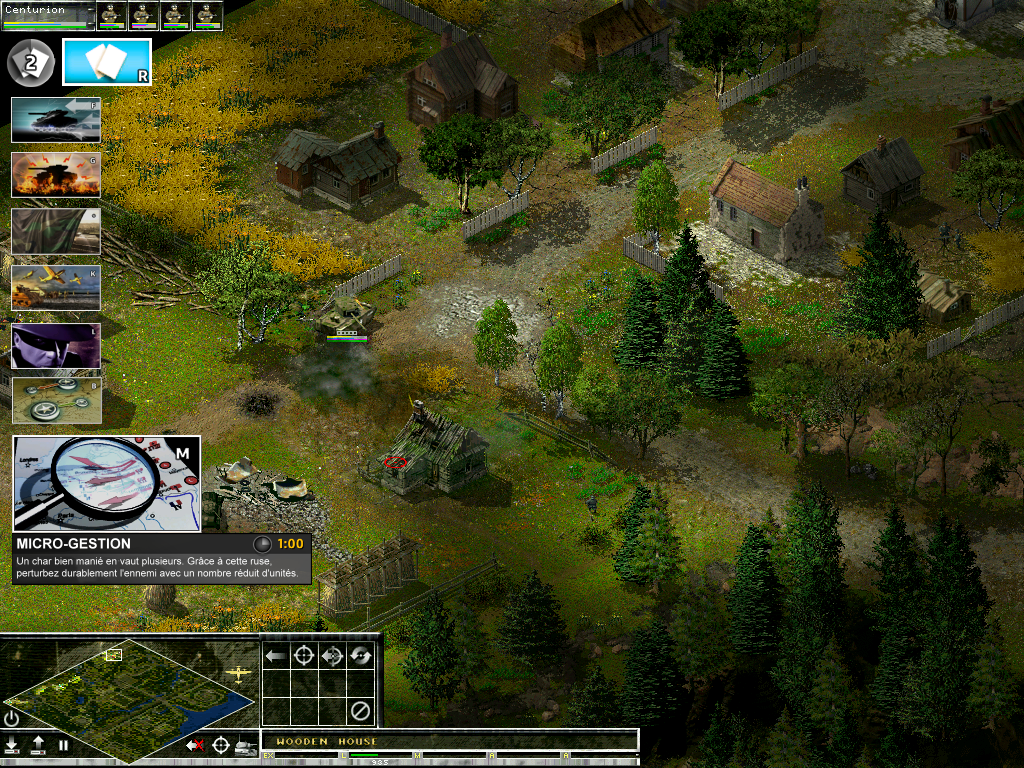Issue the stop command with the slashed circle
Screen dimensions: 1024x768
coord(361,712)
